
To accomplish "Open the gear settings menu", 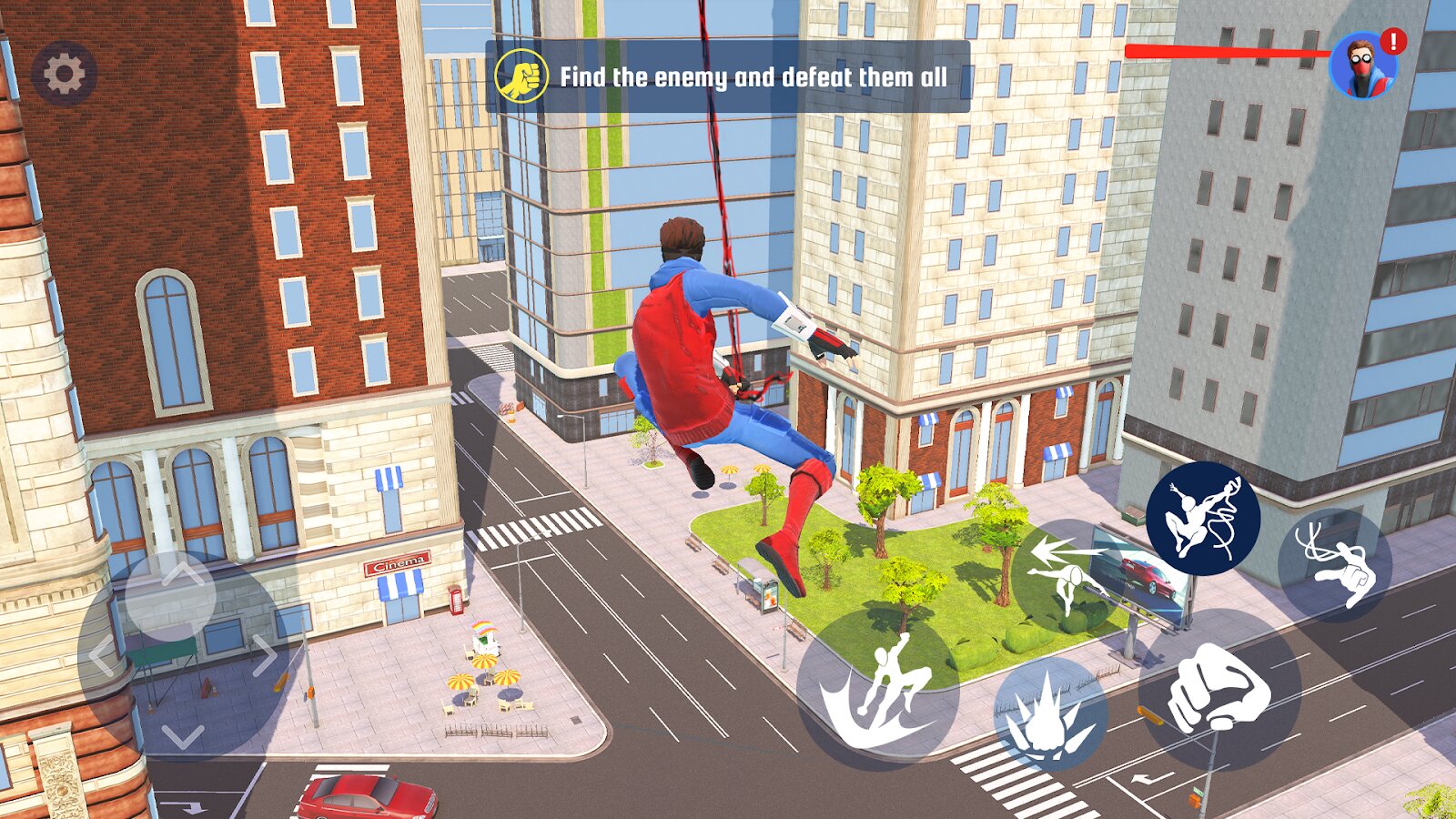I will pos(64,74).
